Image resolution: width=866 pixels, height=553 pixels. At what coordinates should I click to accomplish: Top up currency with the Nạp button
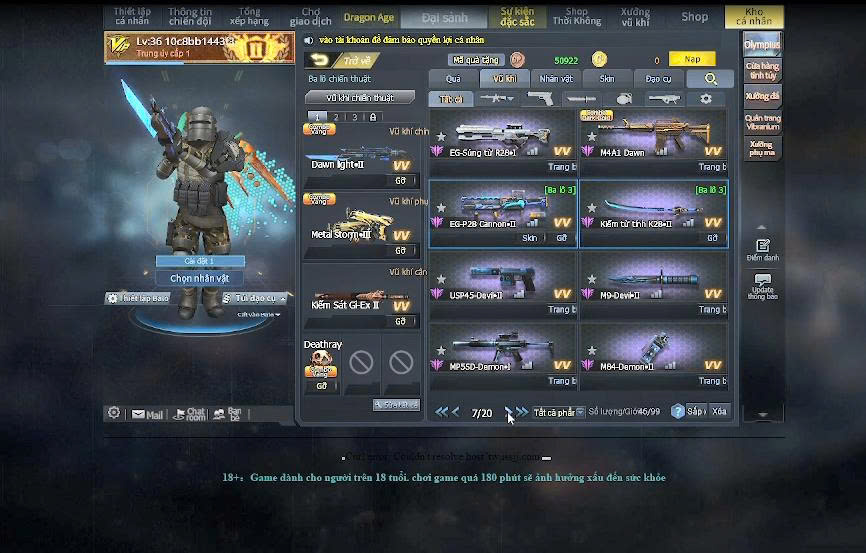click(x=692, y=60)
